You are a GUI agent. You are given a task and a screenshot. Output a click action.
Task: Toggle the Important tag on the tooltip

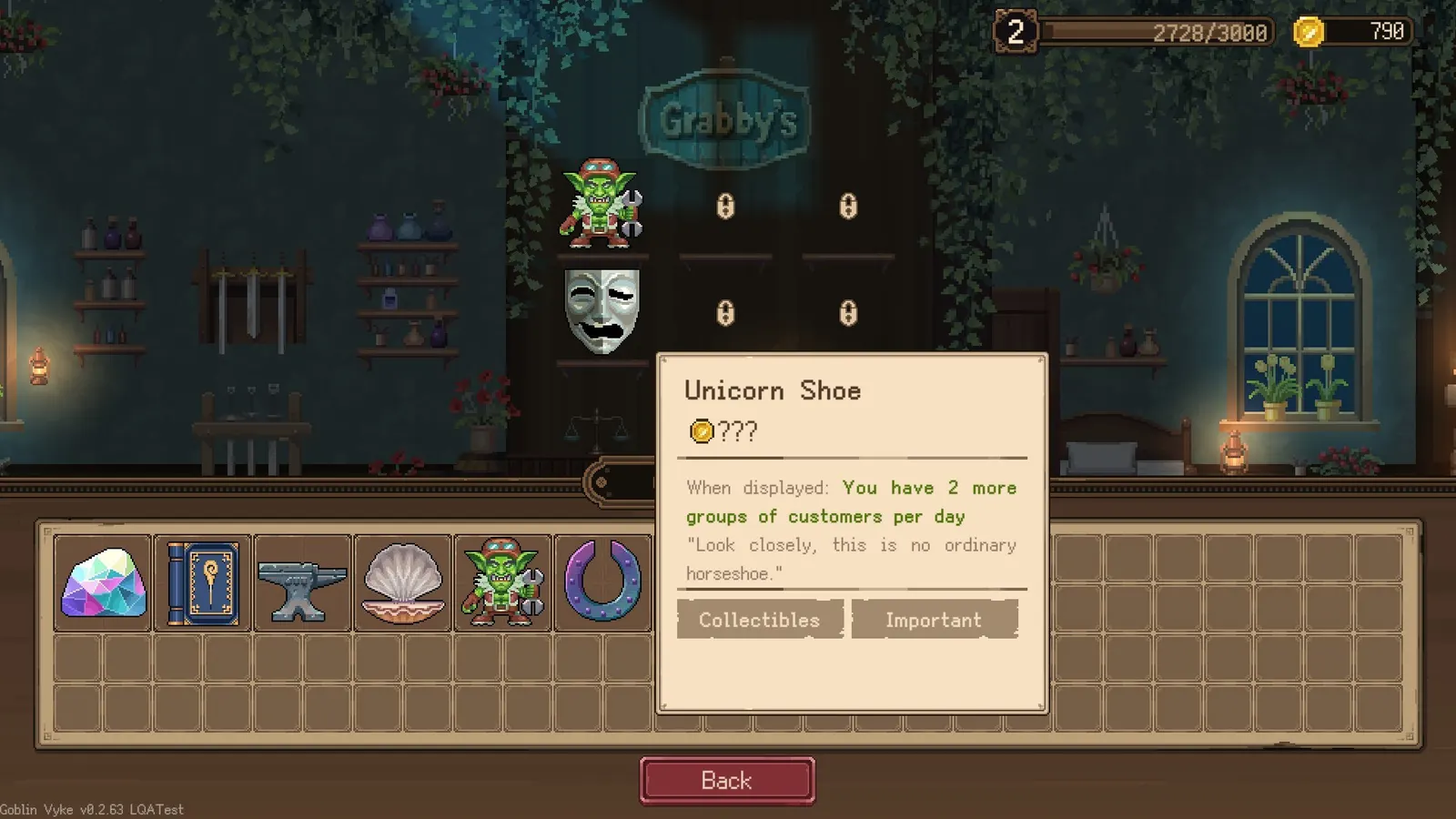[x=934, y=620]
